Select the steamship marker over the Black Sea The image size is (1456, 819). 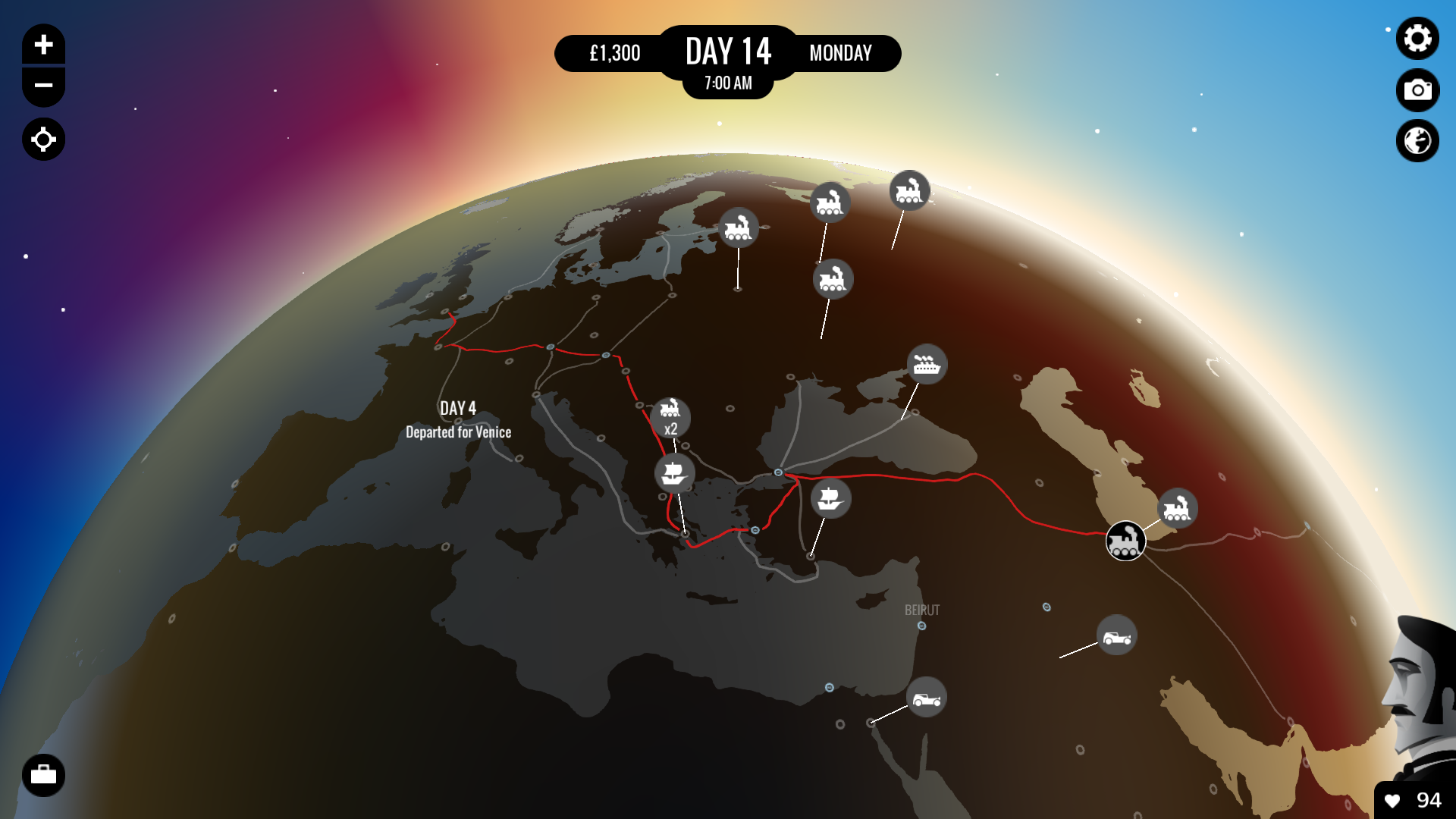(x=926, y=365)
